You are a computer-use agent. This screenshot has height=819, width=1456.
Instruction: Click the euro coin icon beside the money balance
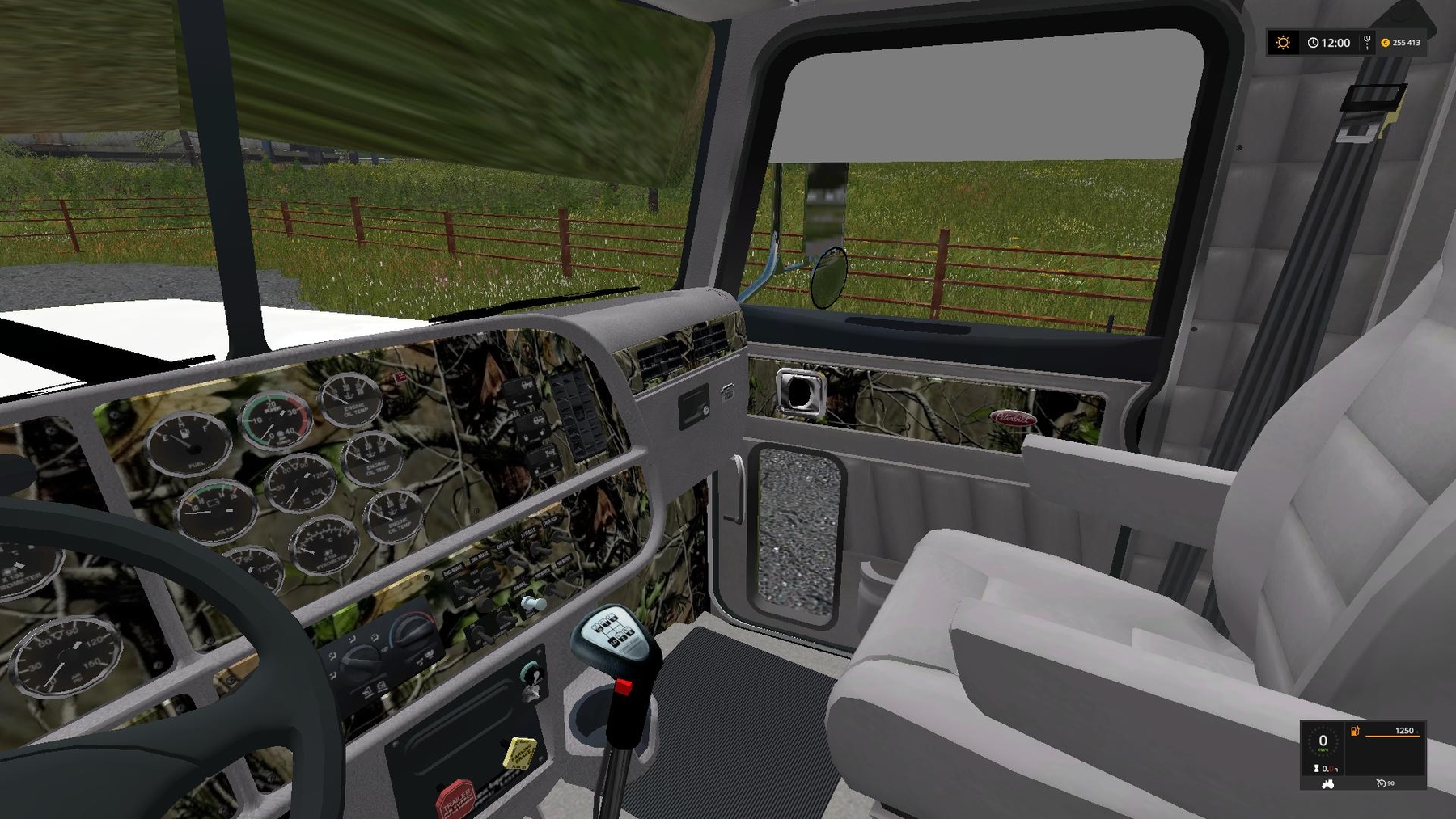(1386, 43)
